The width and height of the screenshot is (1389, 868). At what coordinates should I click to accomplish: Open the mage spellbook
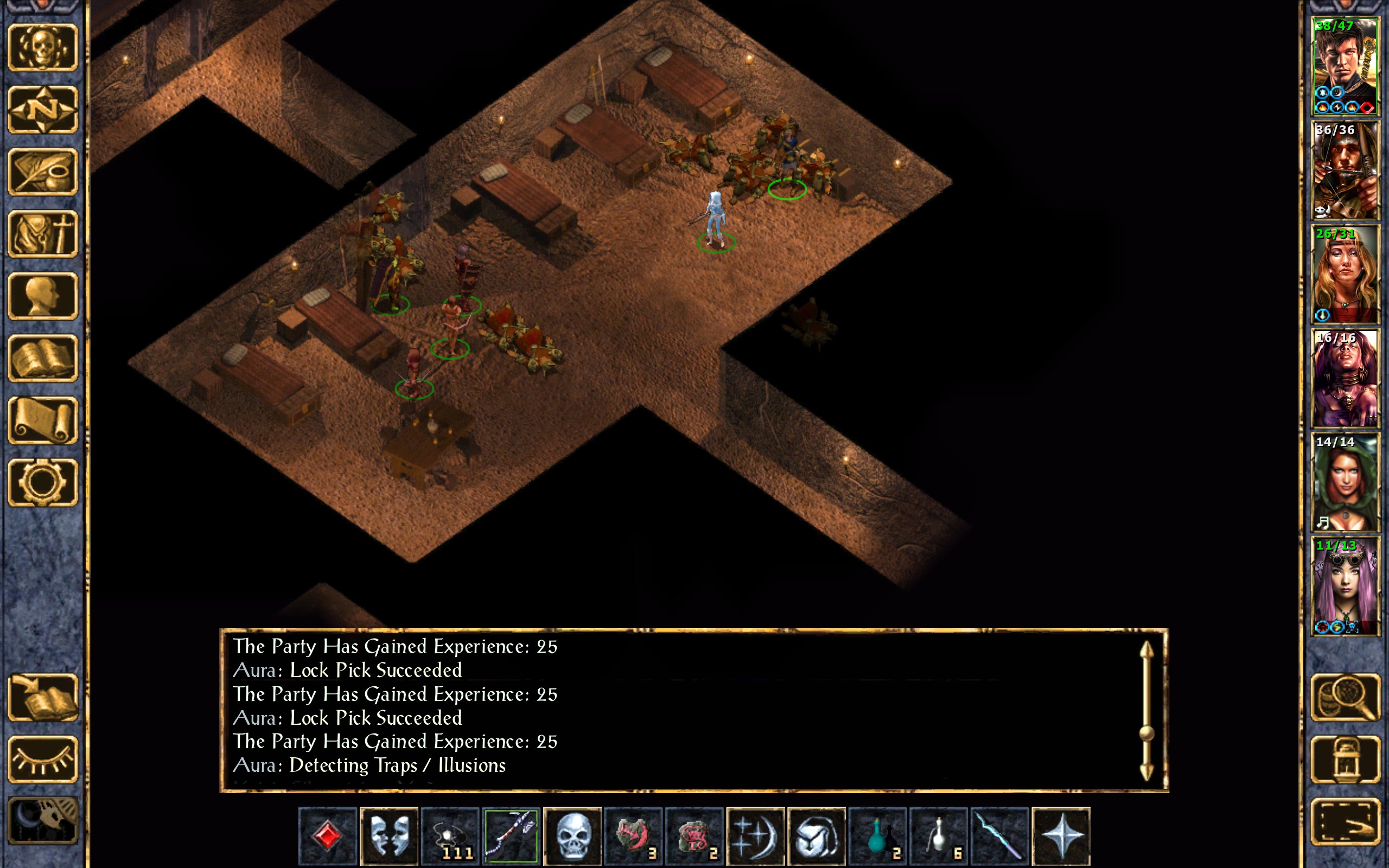pyautogui.click(x=43, y=359)
